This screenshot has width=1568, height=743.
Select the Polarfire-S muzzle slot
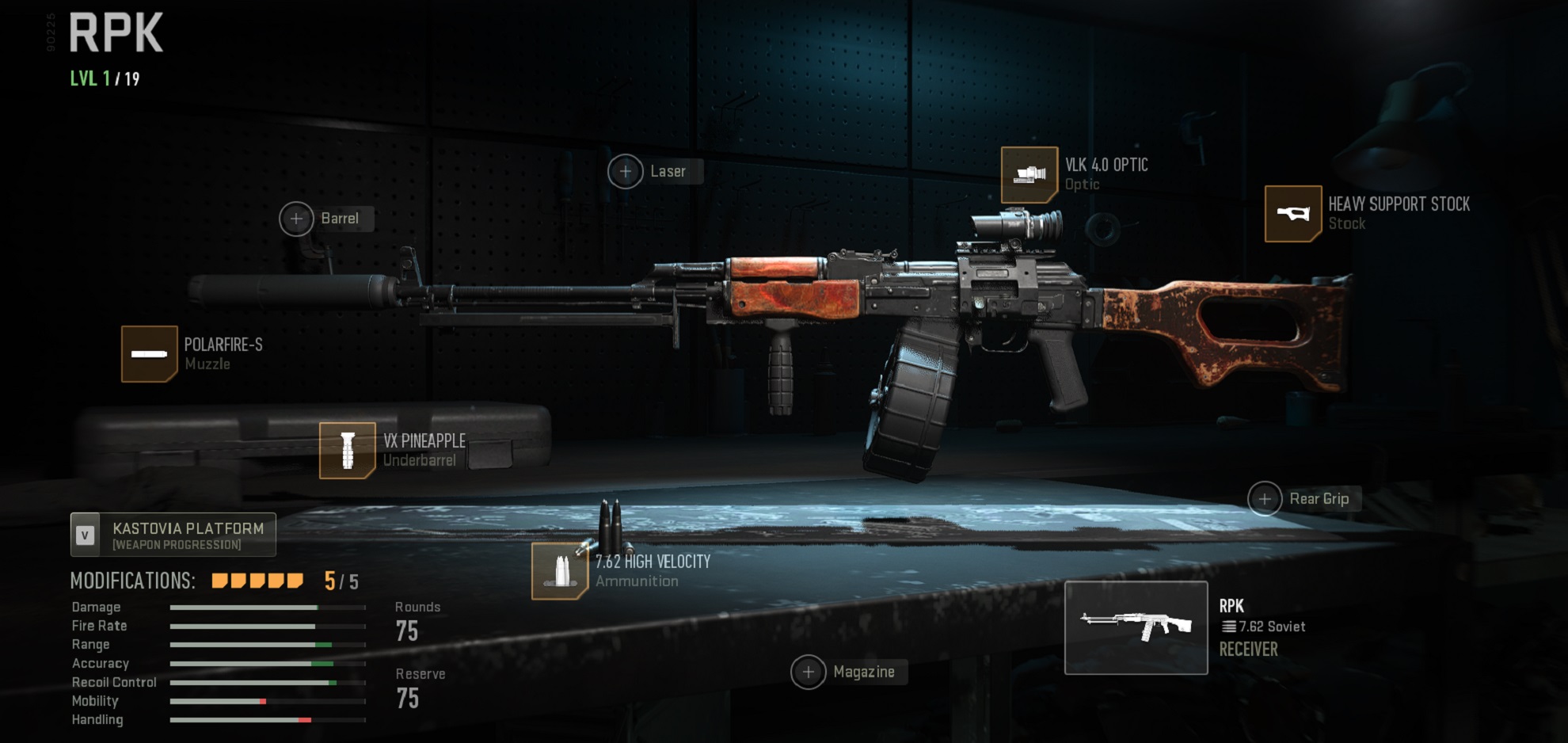pos(149,354)
